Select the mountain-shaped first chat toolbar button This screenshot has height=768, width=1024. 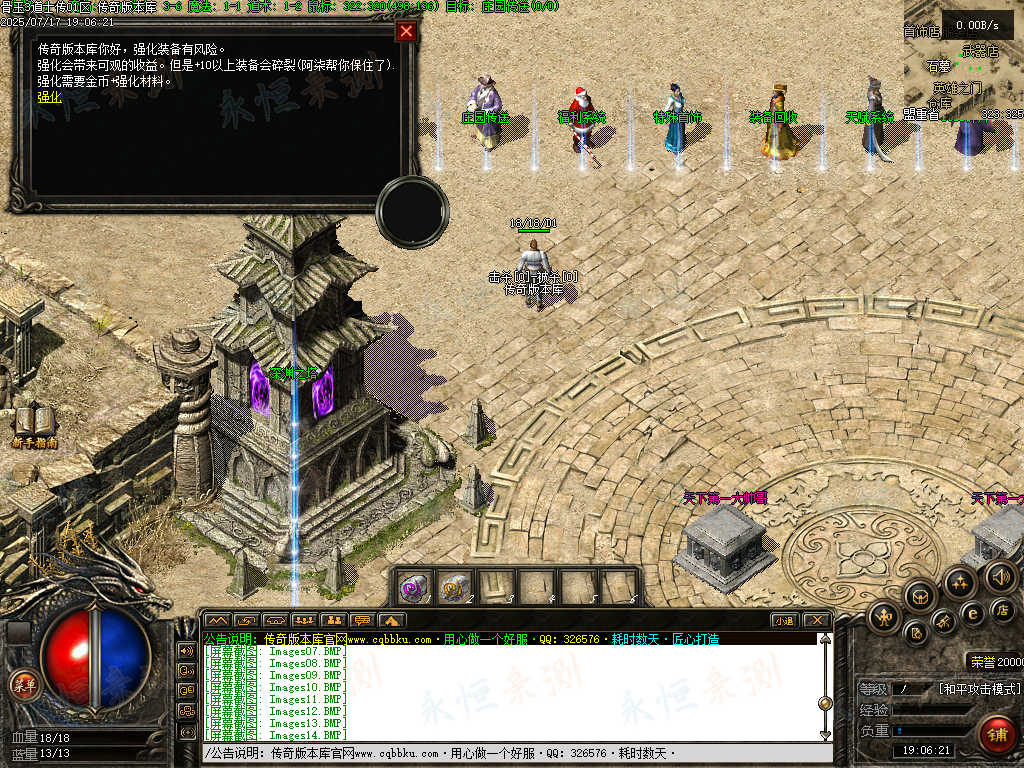point(218,620)
